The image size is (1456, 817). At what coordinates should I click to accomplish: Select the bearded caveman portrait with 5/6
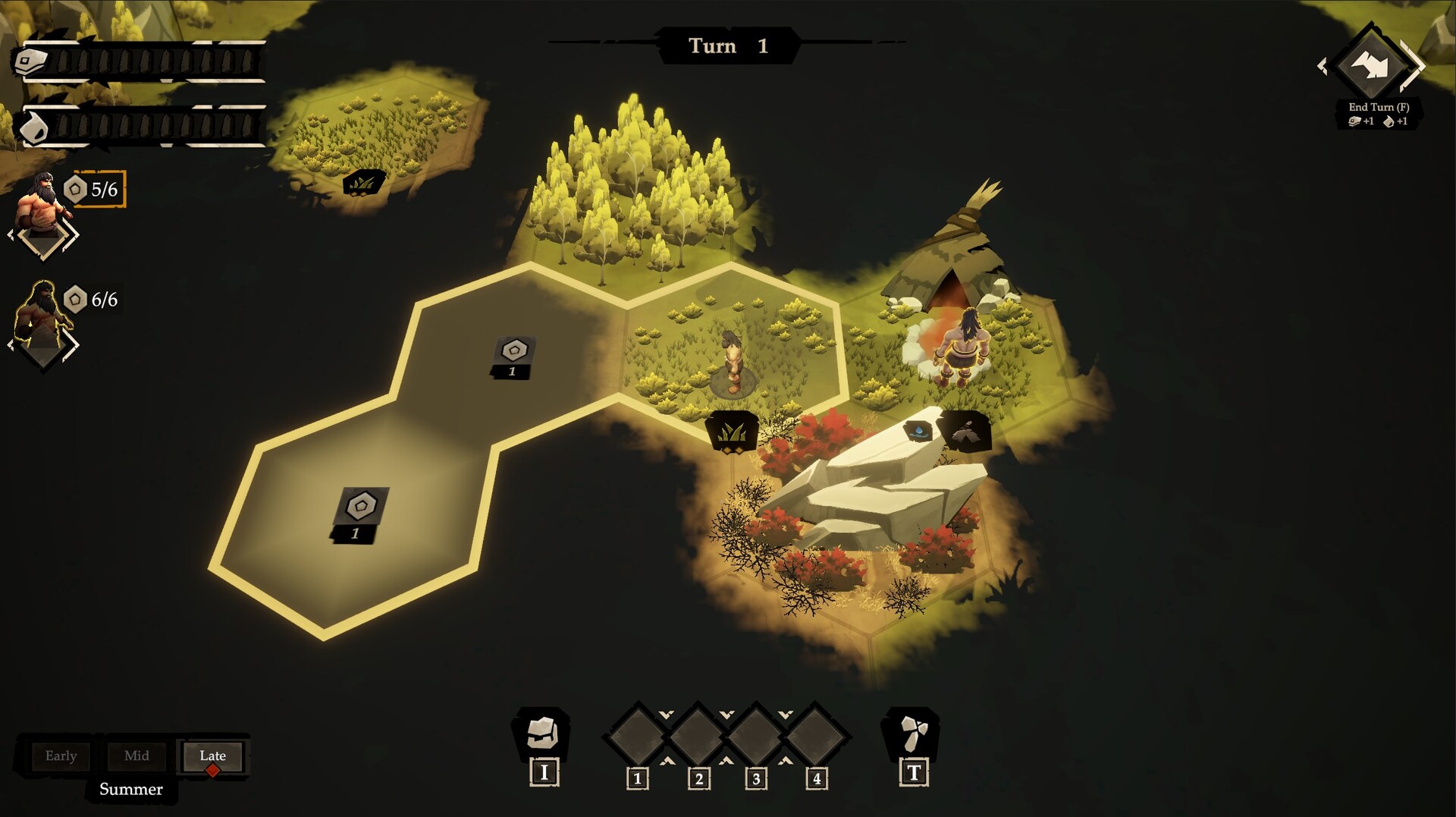[x=42, y=205]
